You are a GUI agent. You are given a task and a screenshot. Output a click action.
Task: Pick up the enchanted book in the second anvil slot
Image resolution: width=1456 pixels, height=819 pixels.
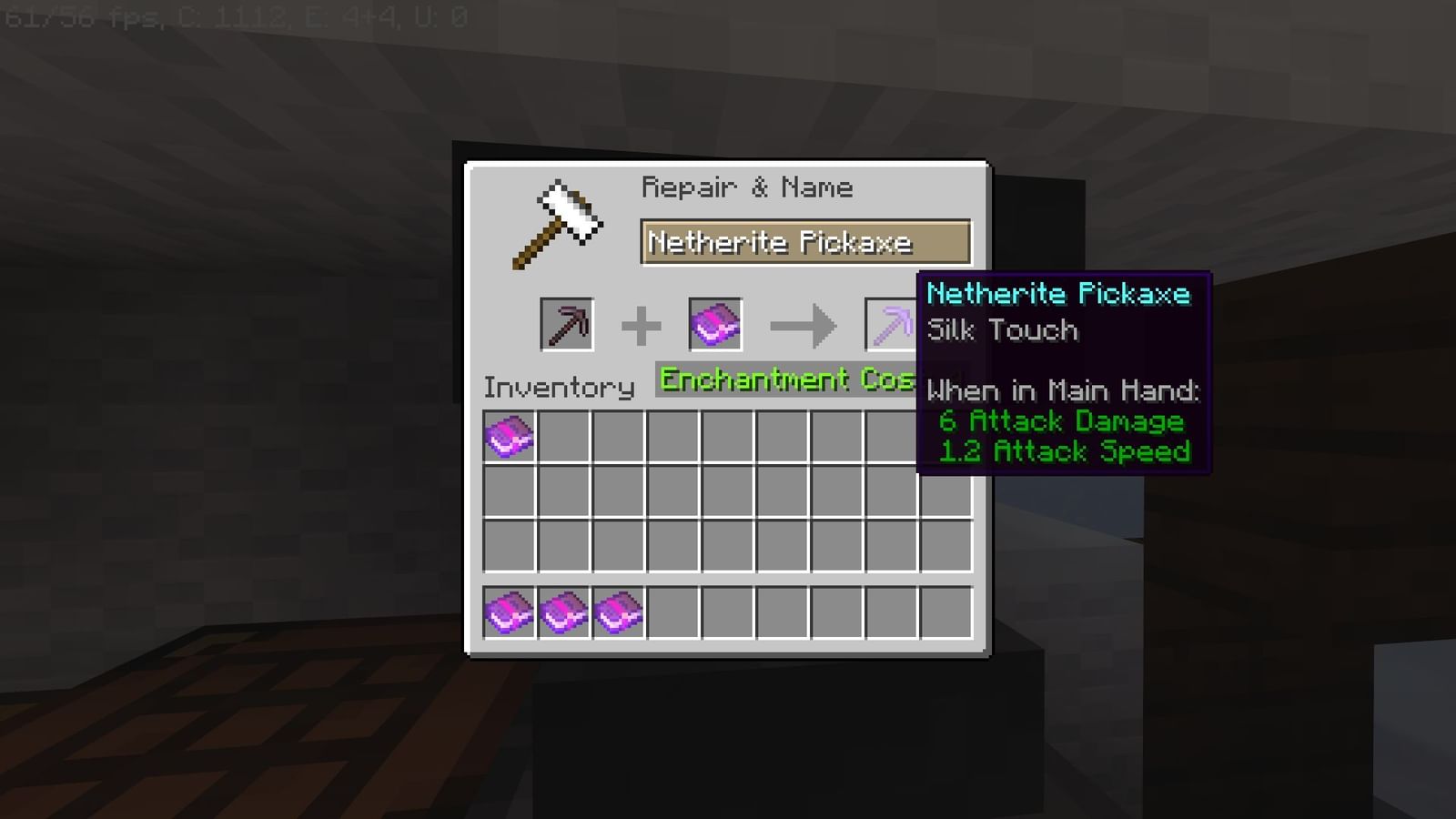(715, 324)
